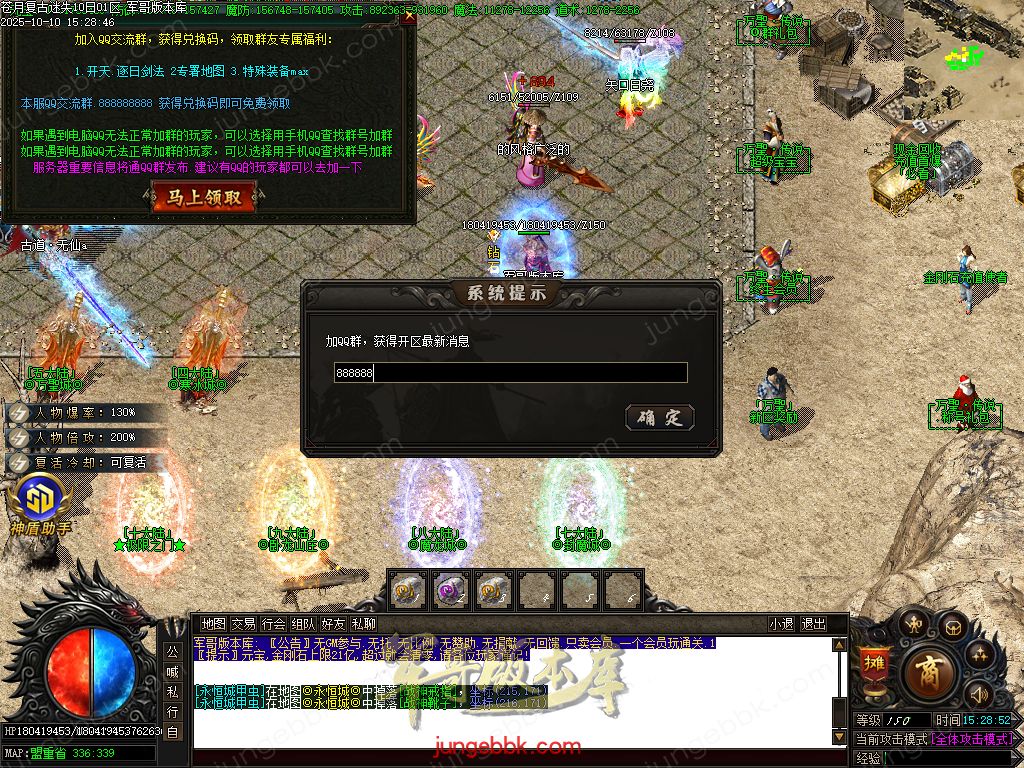Click the 确定 confirm button in the dialog
The image size is (1024, 768).
(x=659, y=417)
